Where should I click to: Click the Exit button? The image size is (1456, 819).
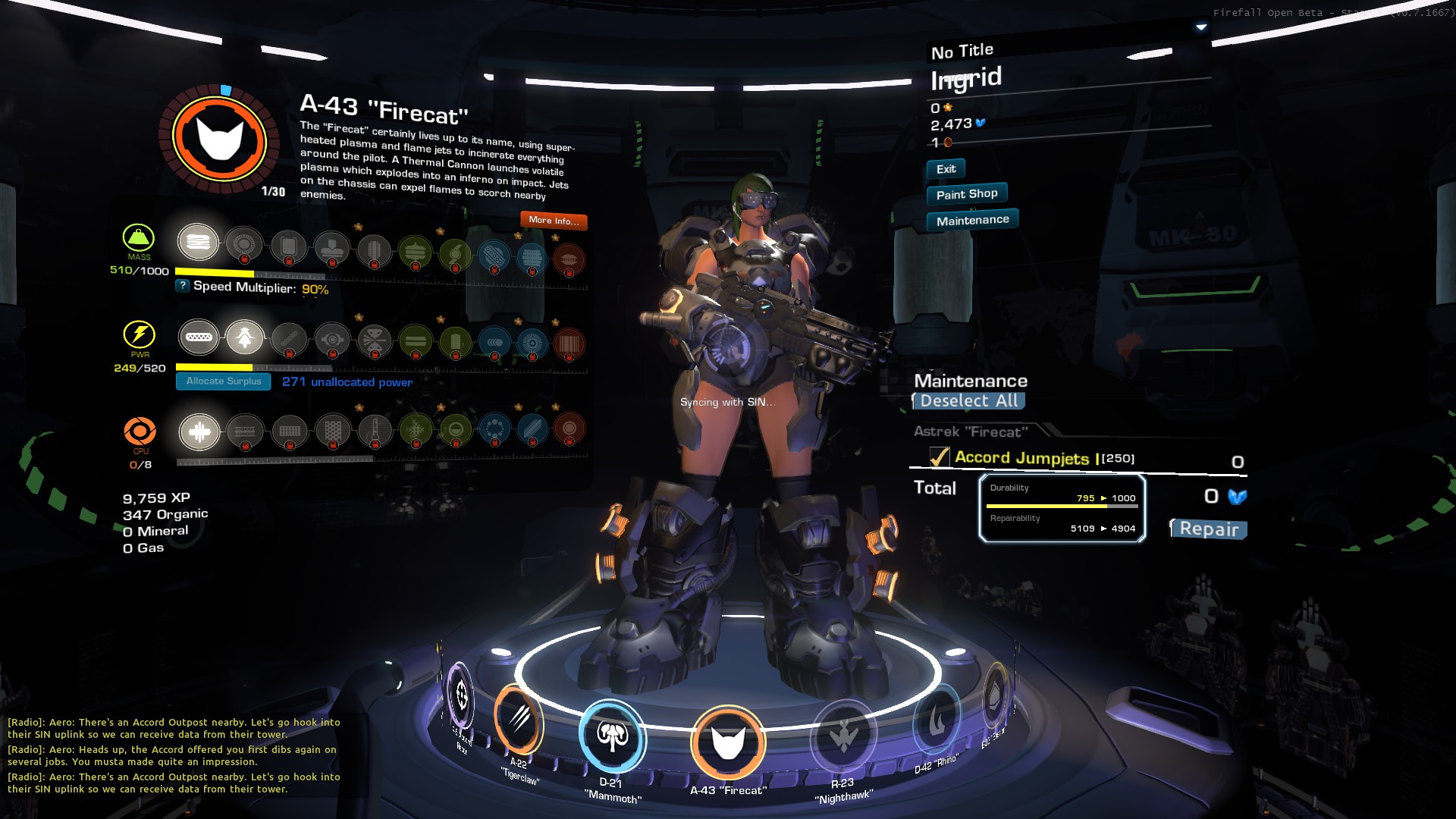tap(946, 169)
